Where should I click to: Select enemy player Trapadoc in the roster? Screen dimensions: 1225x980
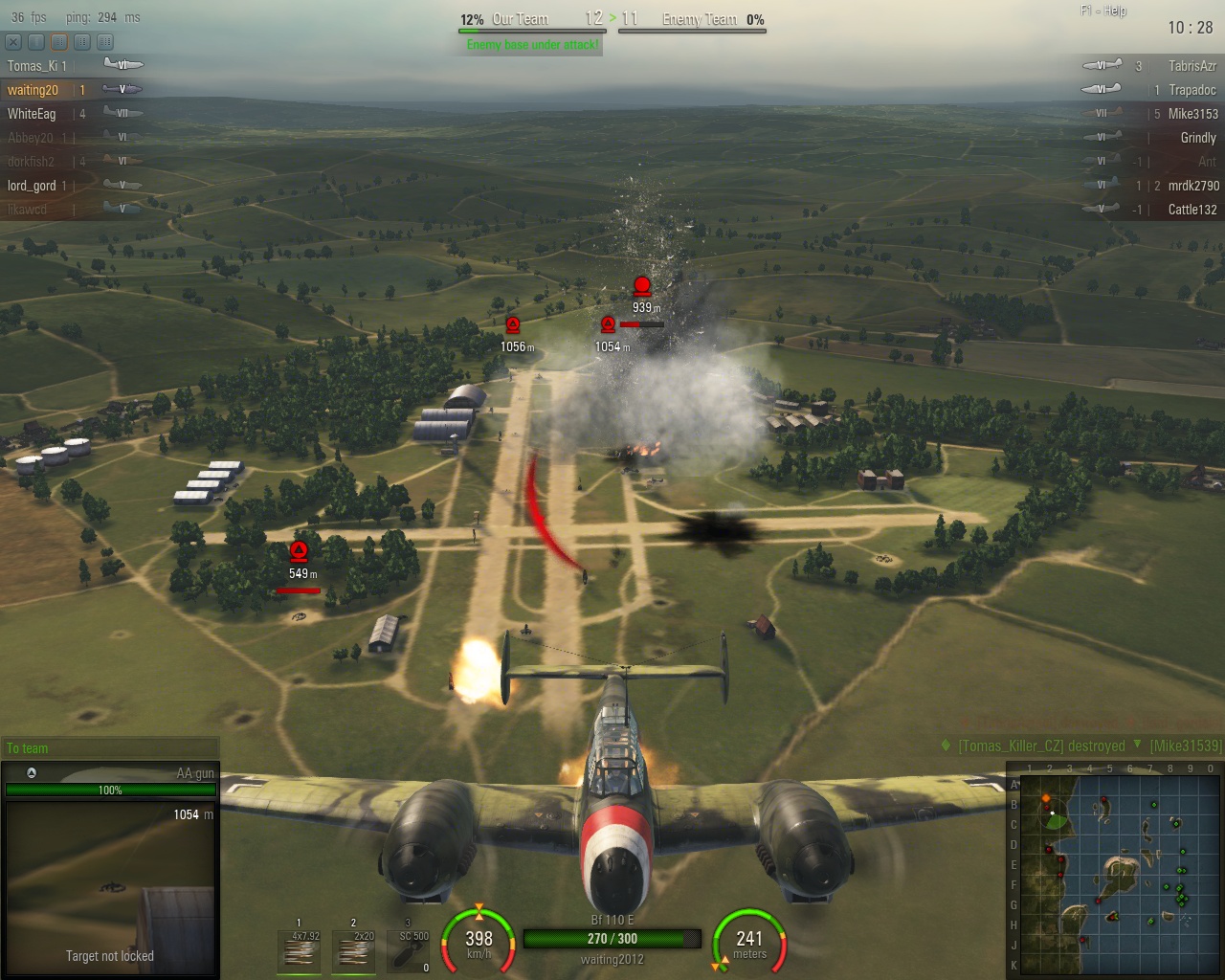[1192, 90]
